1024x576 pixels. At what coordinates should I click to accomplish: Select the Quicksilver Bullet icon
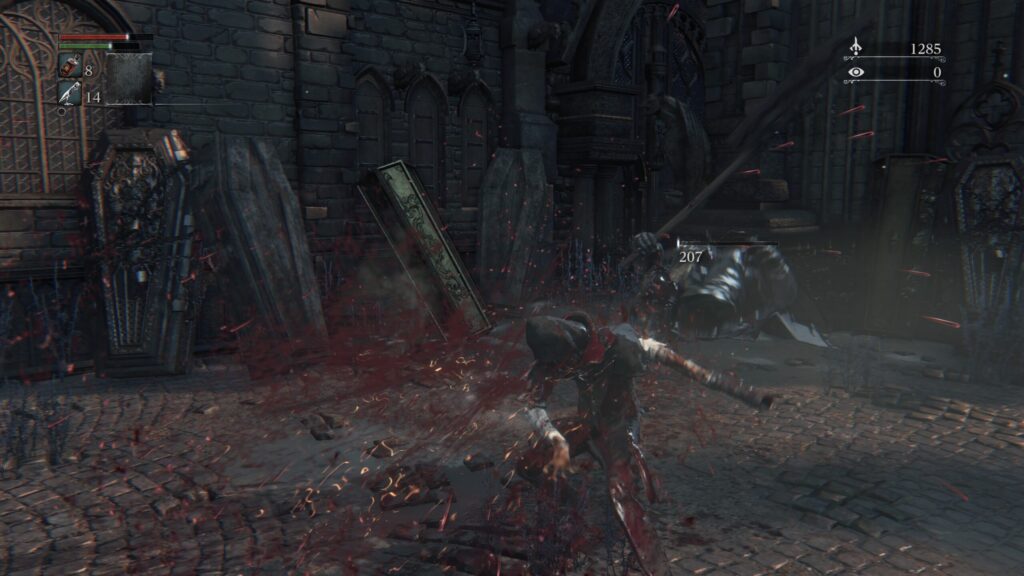click(x=69, y=94)
